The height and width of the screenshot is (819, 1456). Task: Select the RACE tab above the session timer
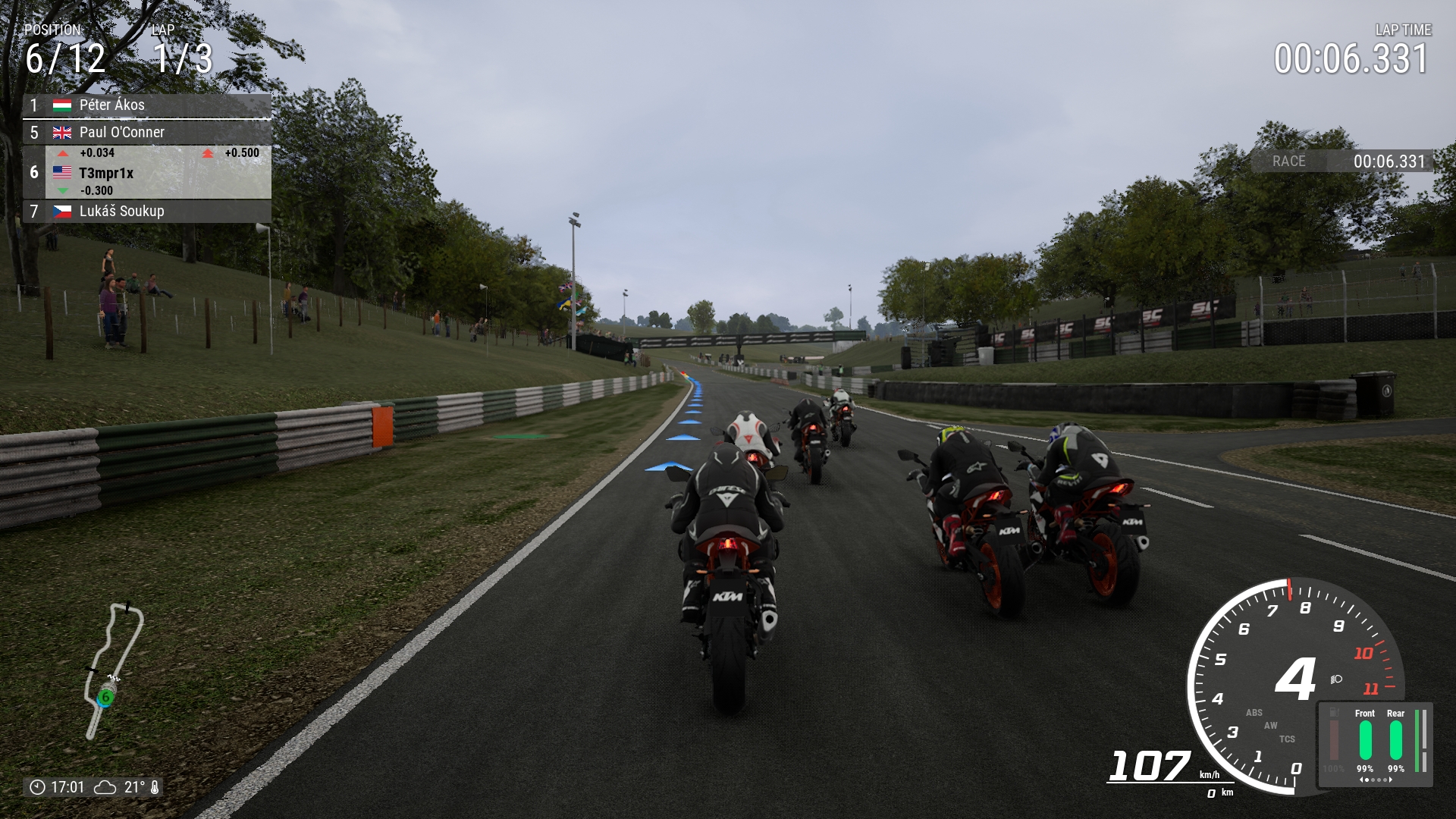click(x=1289, y=162)
